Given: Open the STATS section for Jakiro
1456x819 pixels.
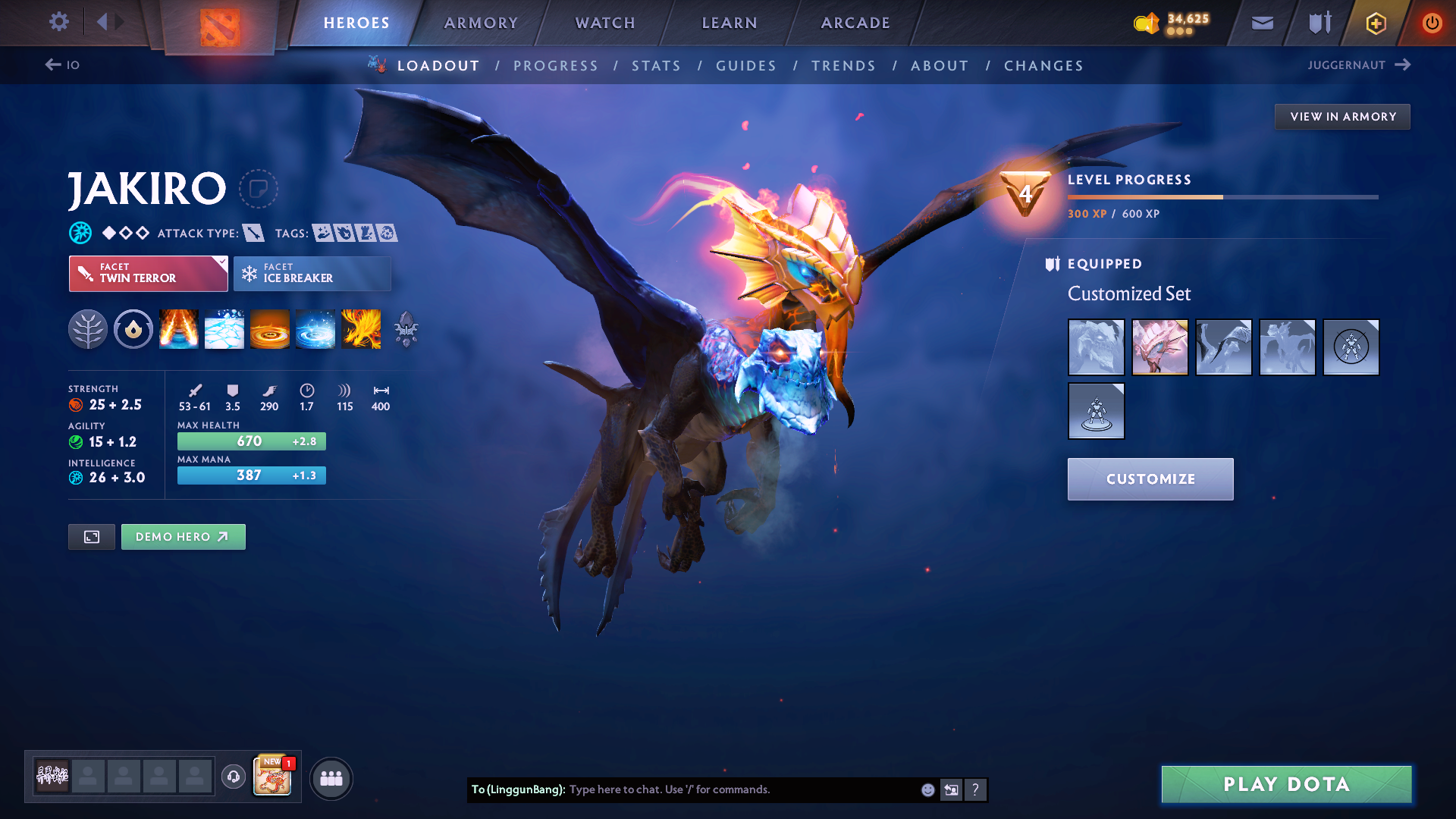Looking at the screenshot, I should [656, 66].
